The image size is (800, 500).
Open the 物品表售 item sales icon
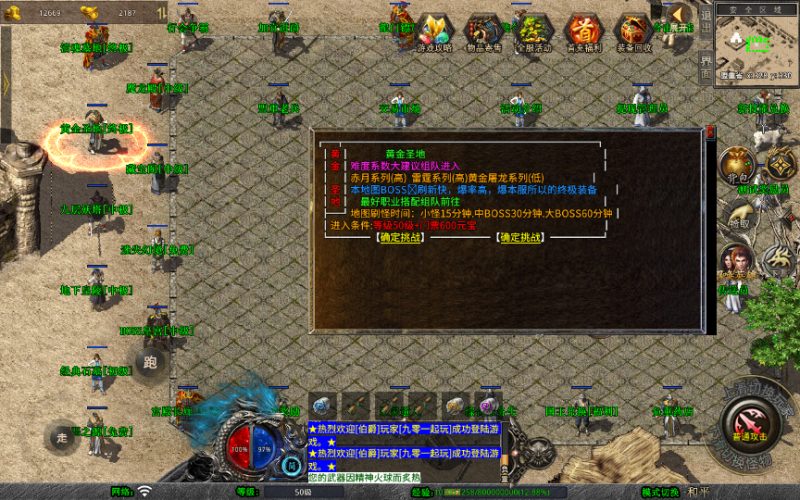point(484,32)
